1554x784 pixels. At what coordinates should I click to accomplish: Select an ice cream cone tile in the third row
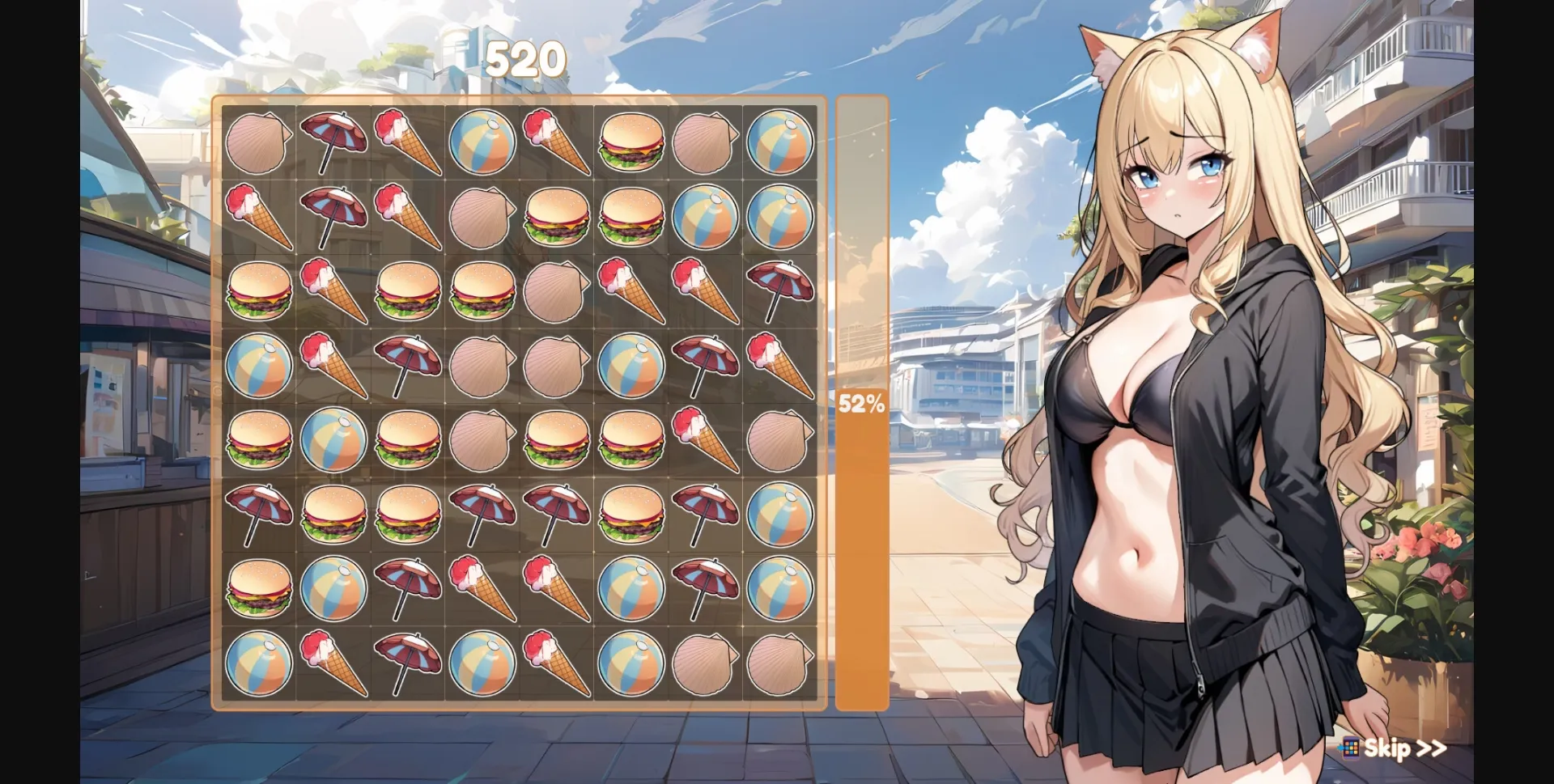tap(333, 291)
